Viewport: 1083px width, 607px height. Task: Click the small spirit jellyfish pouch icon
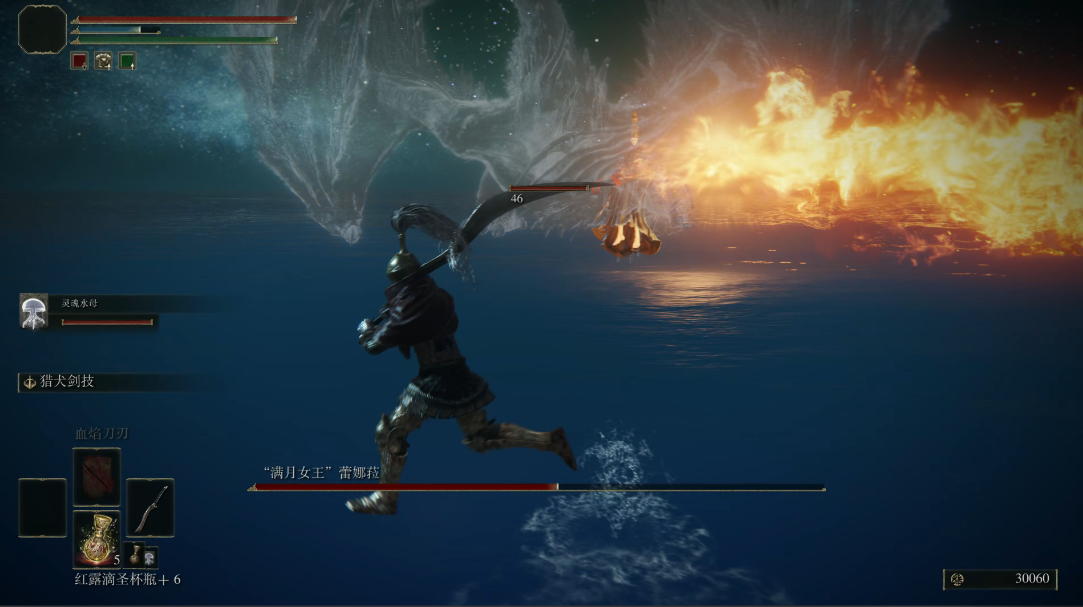(x=150, y=557)
